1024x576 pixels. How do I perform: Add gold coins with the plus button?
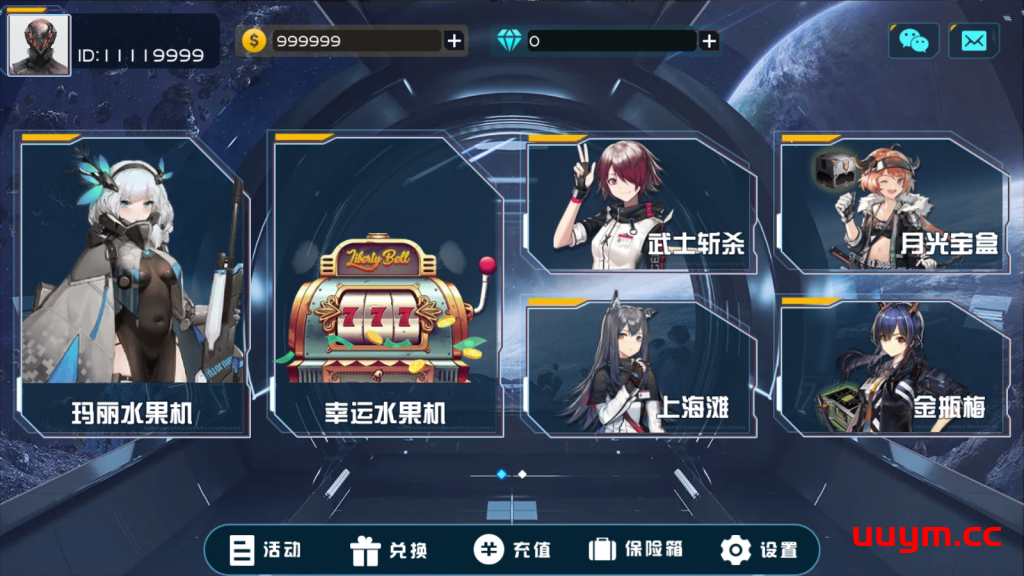point(454,41)
